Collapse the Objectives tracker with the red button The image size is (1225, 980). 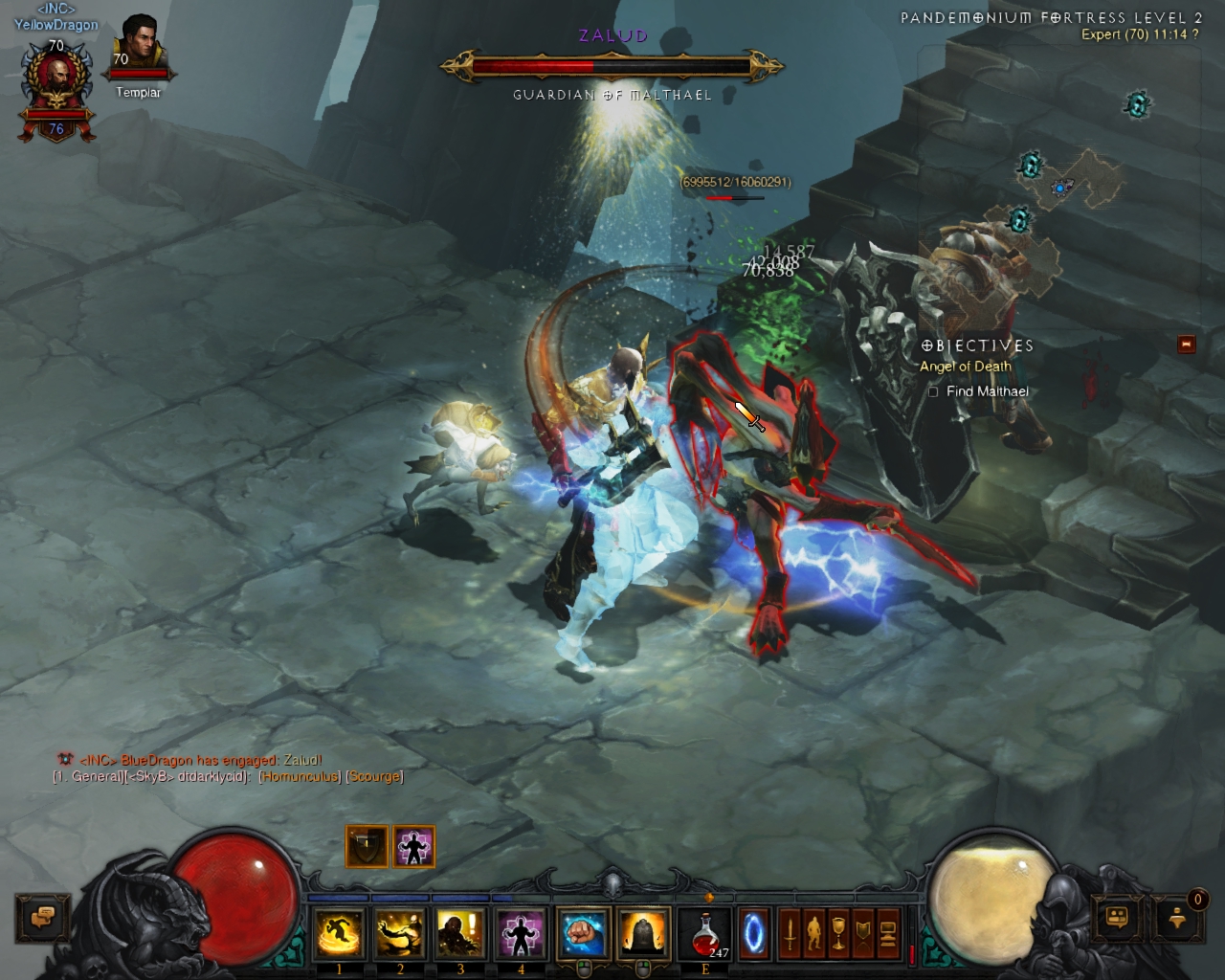click(x=1187, y=344)
